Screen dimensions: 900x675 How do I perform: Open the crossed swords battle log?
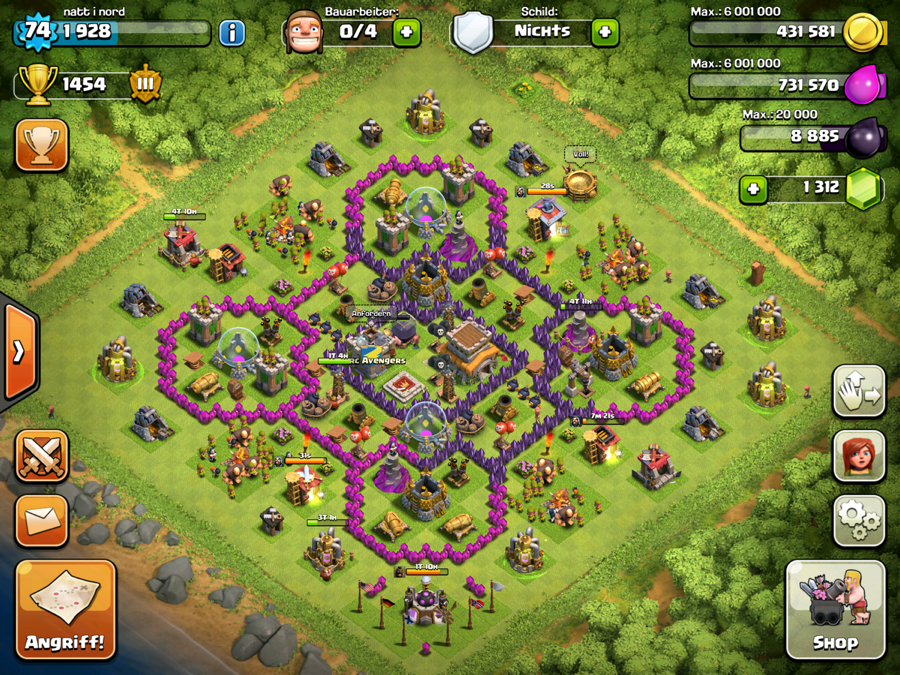pyautogui.click(x=42, y=456)
